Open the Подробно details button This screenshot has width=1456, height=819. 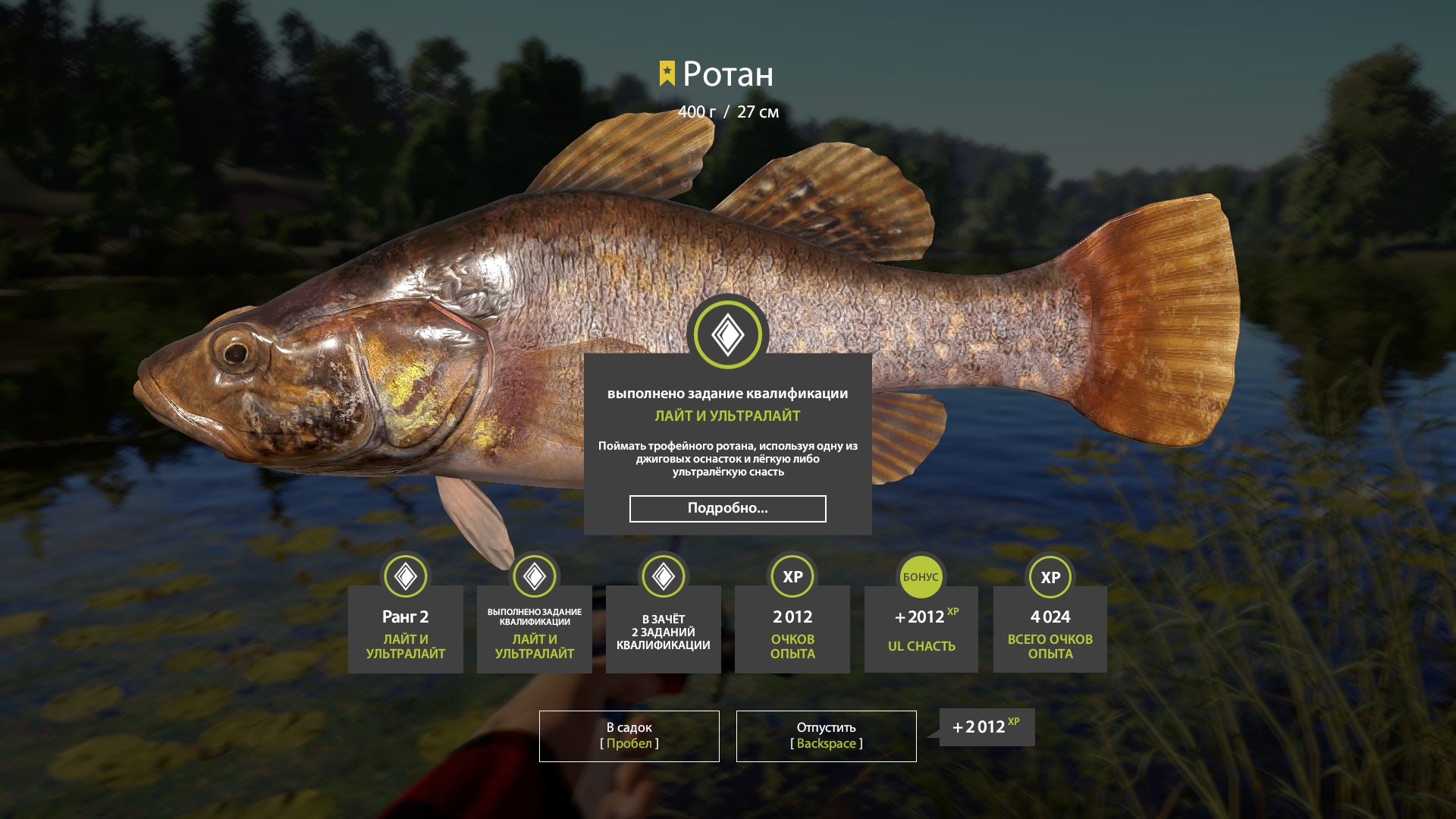click(727, 509)
